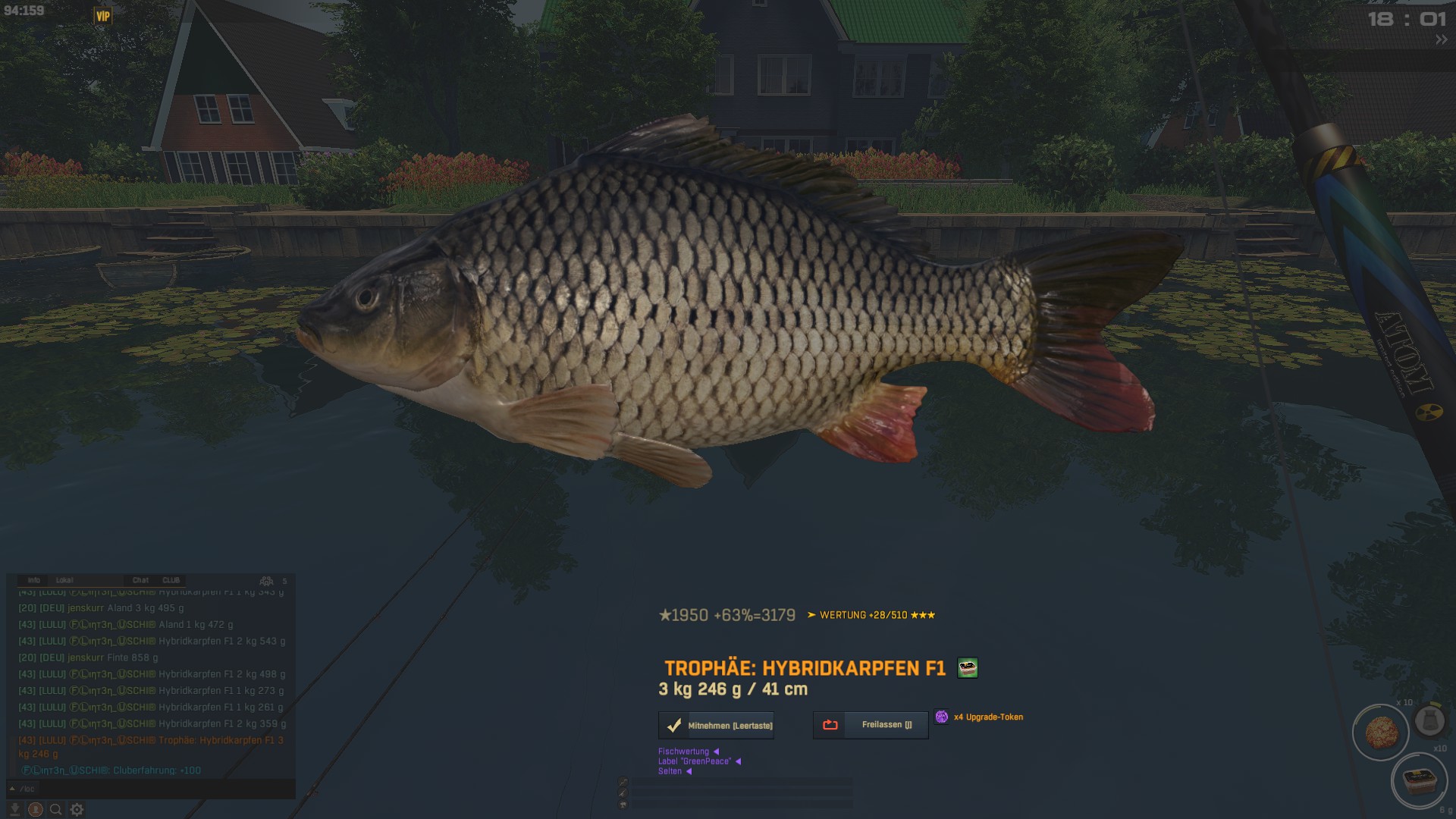Click the VIP badge icon
Viewport: 1456px width, 819px height.
coord(102,16)
